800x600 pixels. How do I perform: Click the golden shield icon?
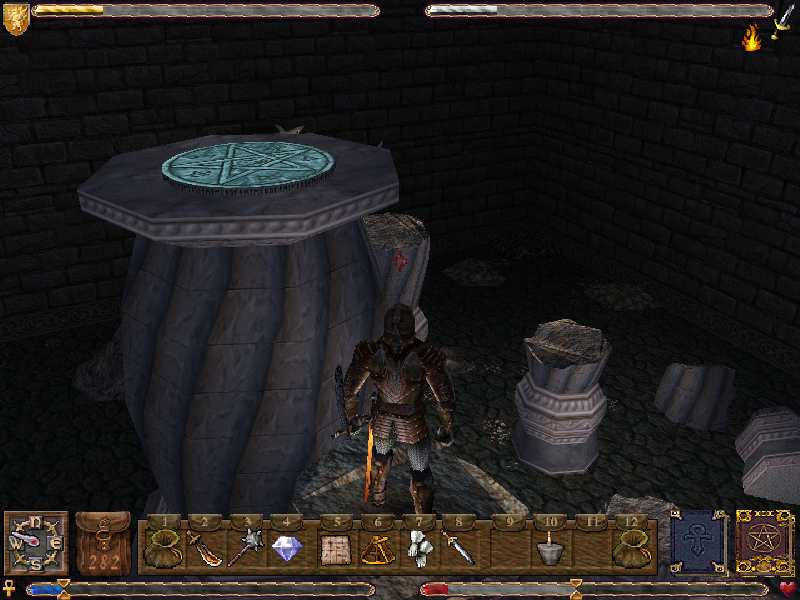click(x=15, y=20)
